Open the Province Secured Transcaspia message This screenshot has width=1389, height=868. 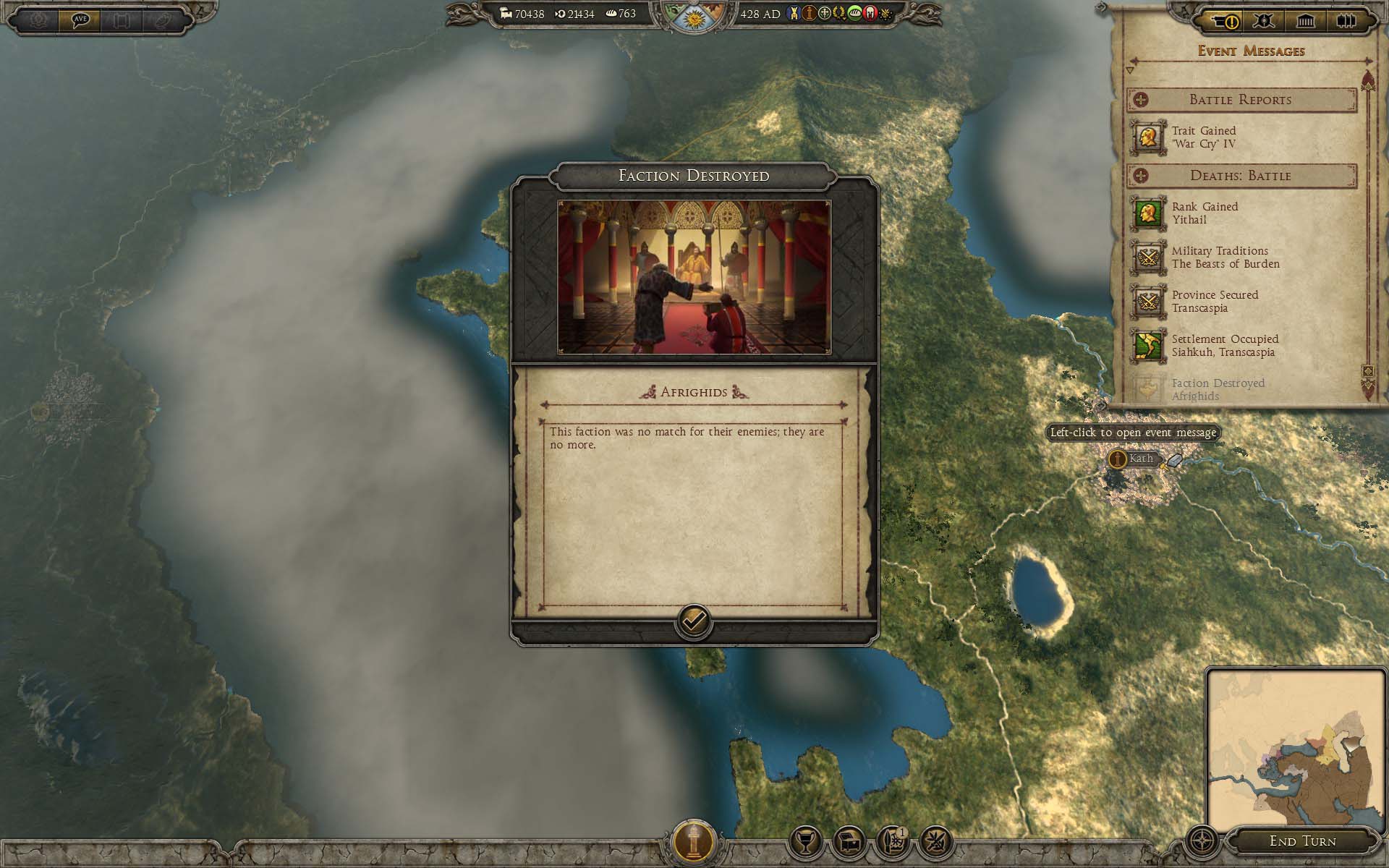click(1215, 302)
